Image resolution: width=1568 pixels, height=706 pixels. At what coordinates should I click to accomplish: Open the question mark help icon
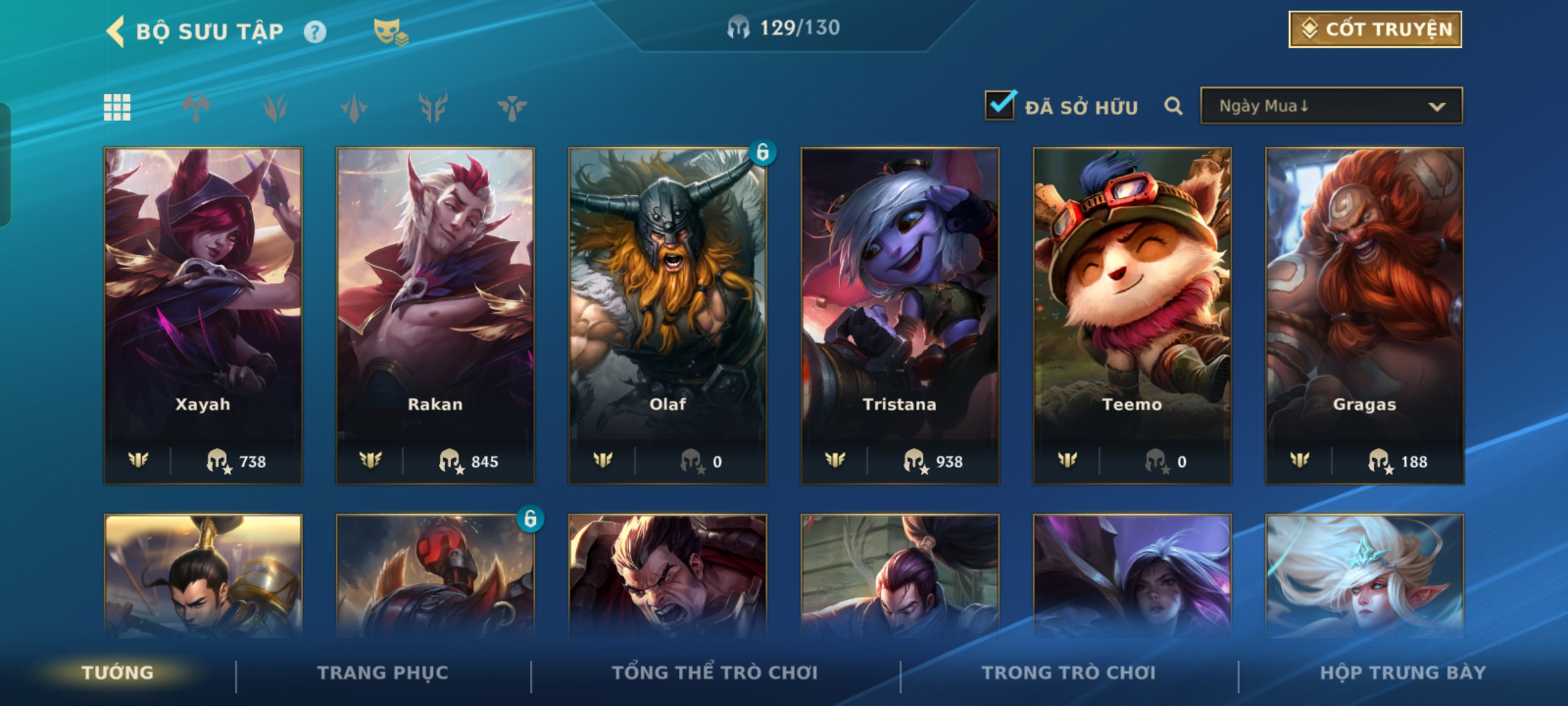(x=315, y=31)
